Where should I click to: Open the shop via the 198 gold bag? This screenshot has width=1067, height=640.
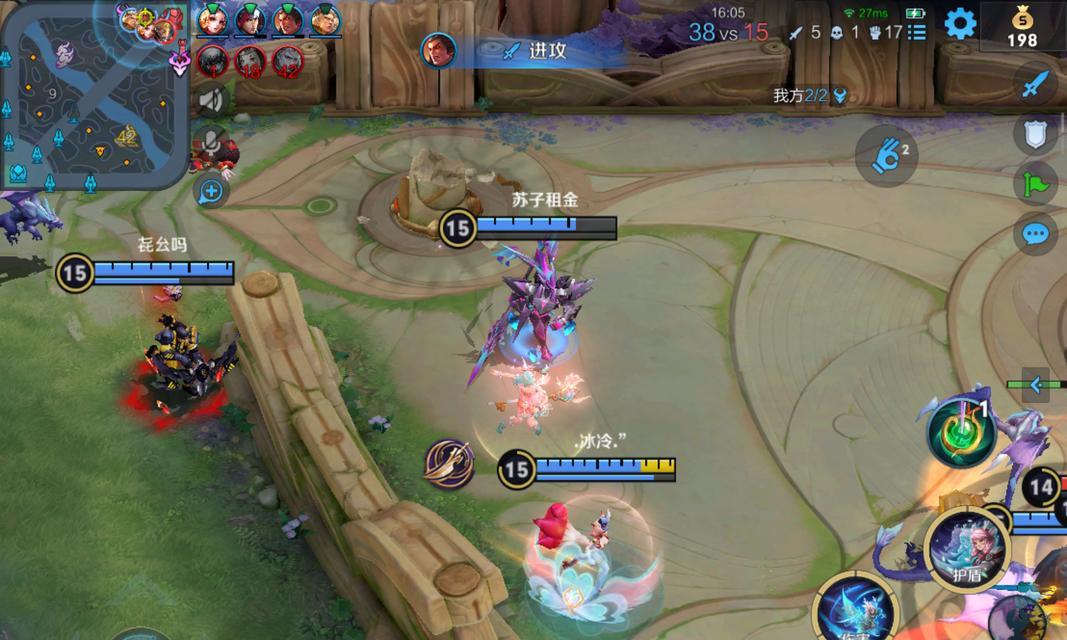point(1022,28)
